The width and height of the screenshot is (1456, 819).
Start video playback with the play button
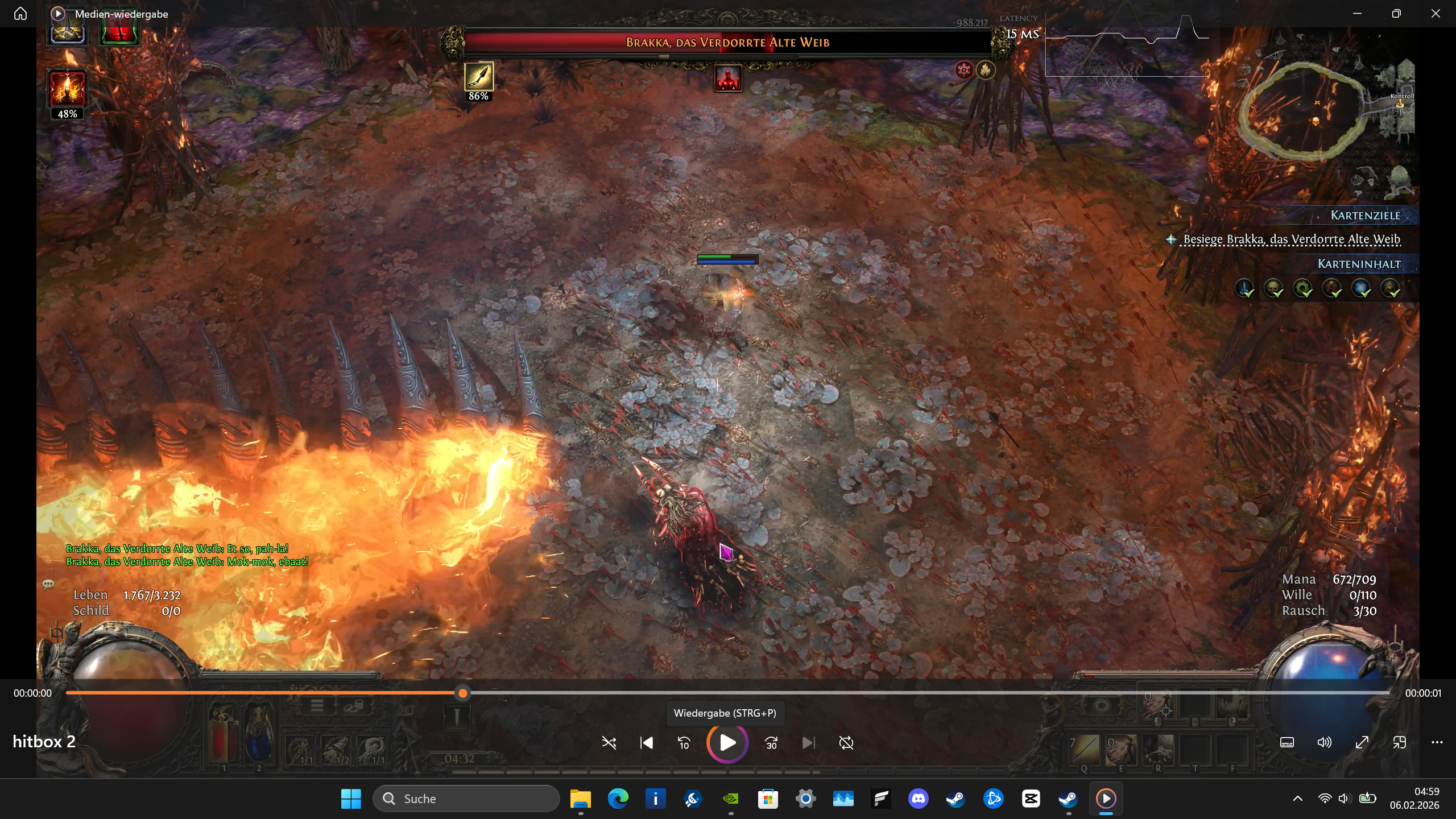point(727,743)
